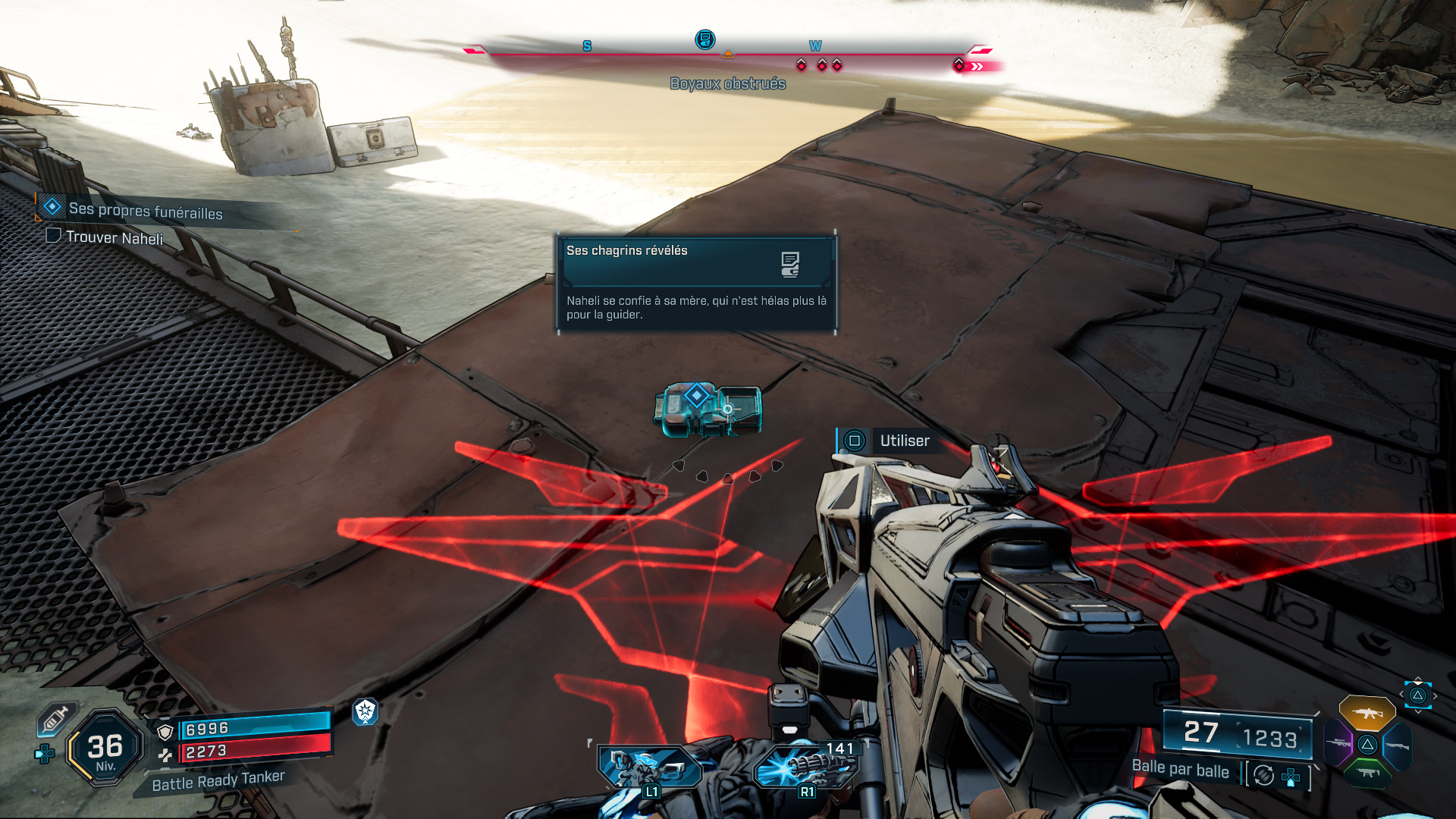
Task: Fire the minigun ordnance ability
Action: tap(805, 767)
